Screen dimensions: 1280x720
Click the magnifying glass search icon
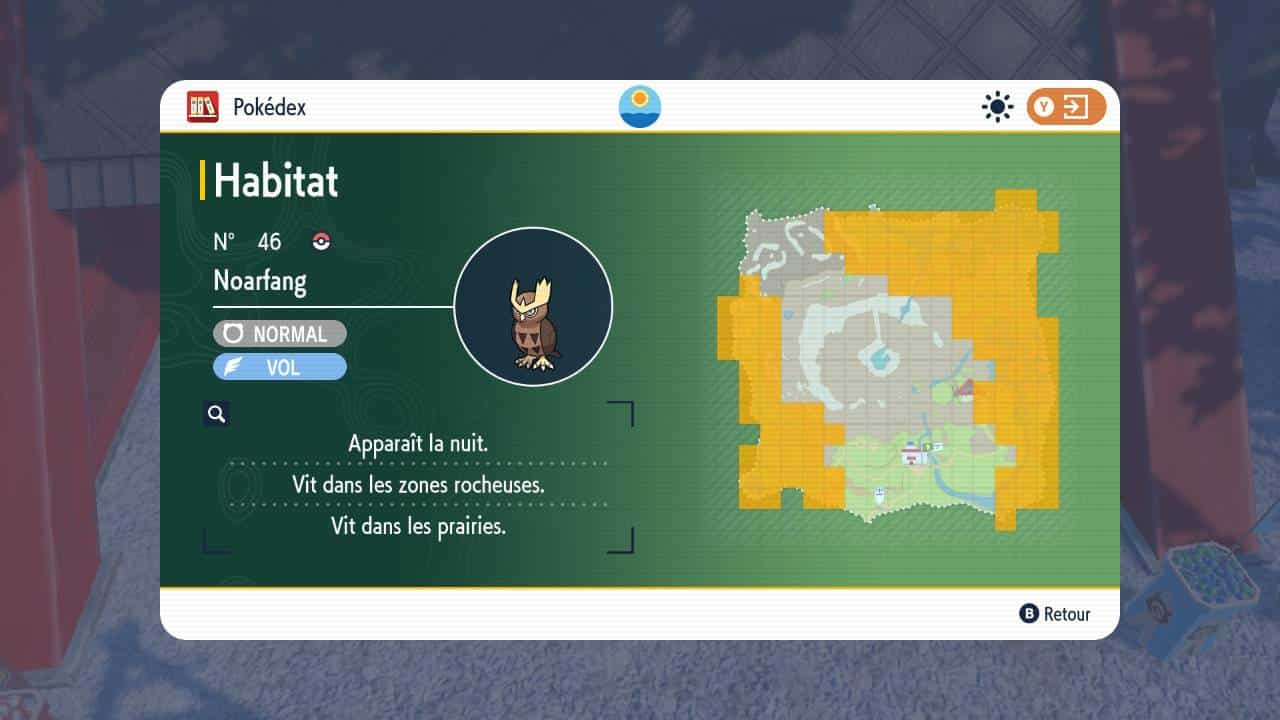click(216, 413)
